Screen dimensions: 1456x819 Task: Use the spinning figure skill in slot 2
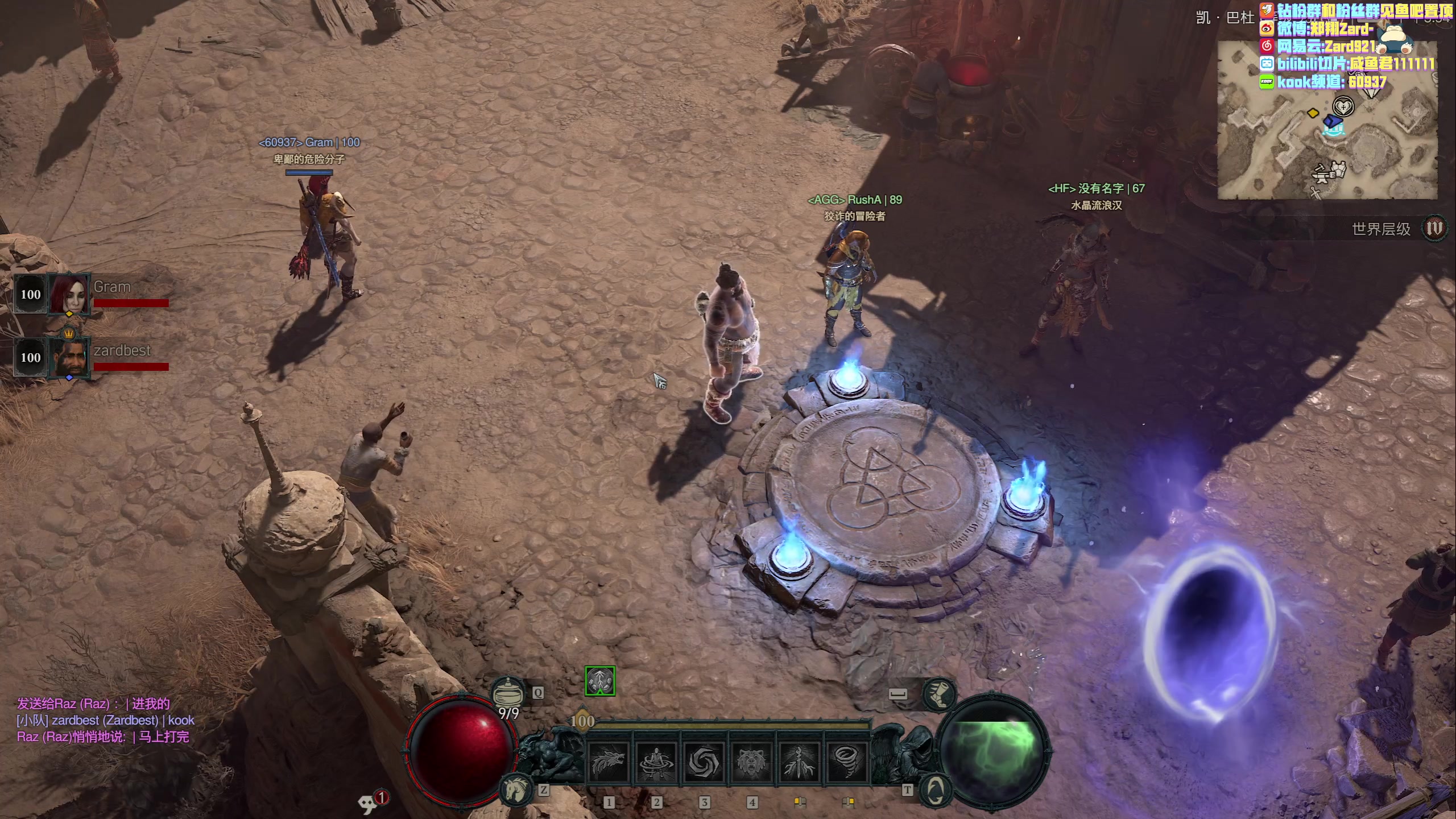[x=655, y=762]
